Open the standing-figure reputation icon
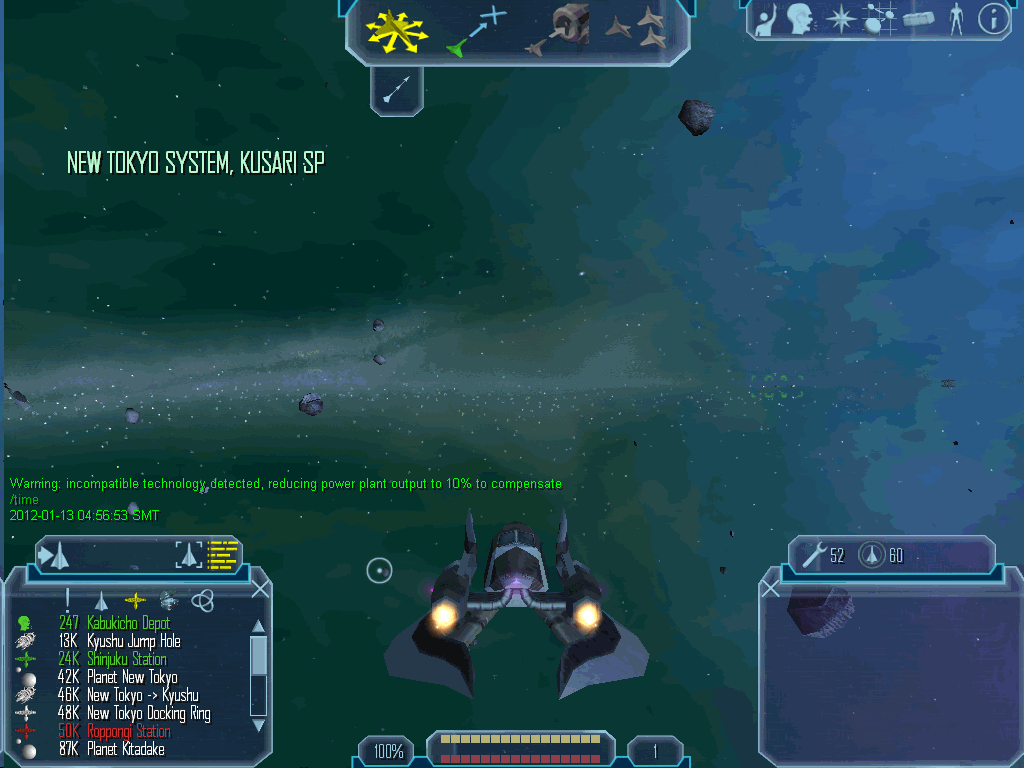 pyautogui.click(x=956, y=19)
